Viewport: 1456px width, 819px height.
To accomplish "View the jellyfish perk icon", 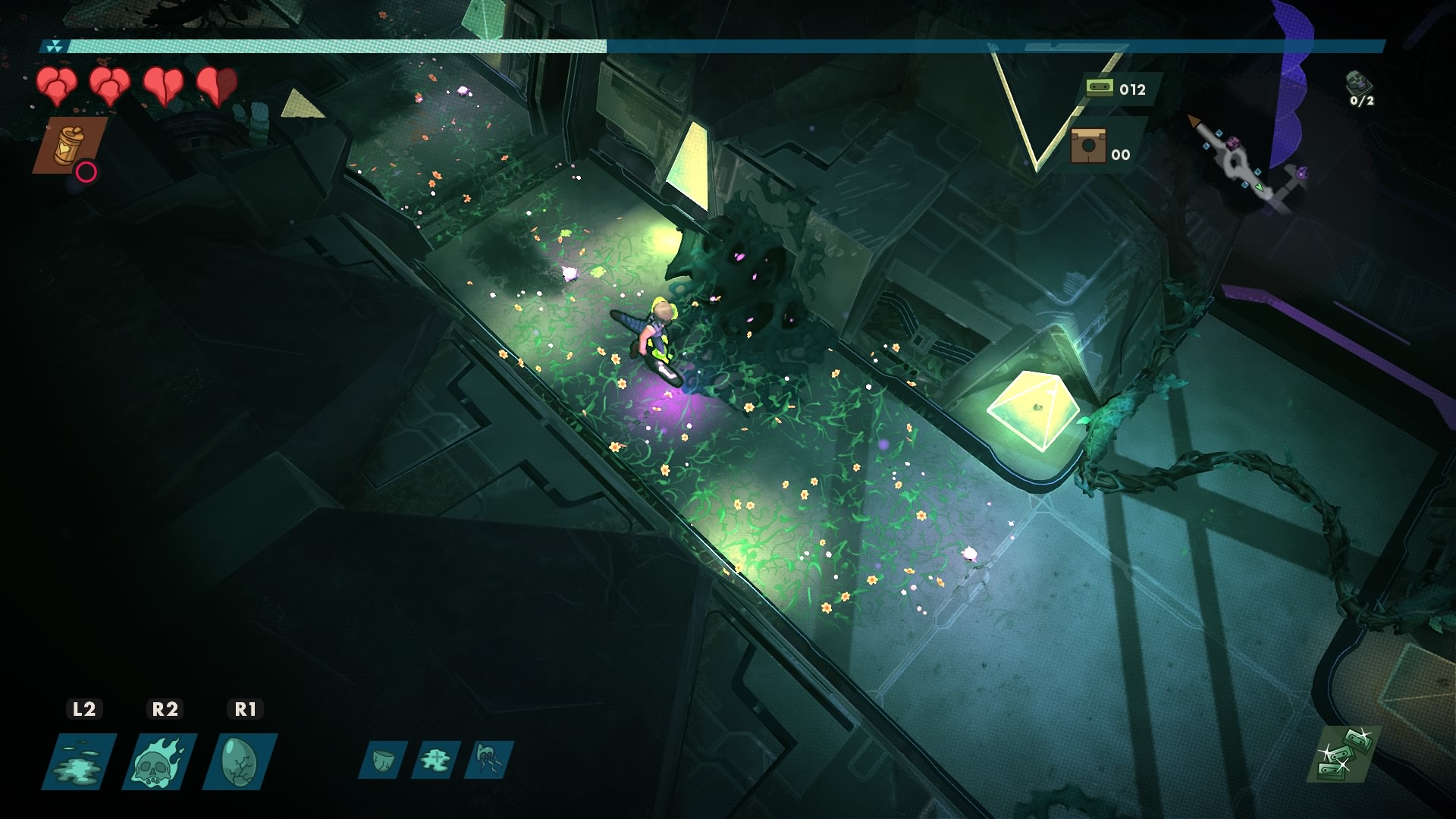I will click(x=488, y=759).
